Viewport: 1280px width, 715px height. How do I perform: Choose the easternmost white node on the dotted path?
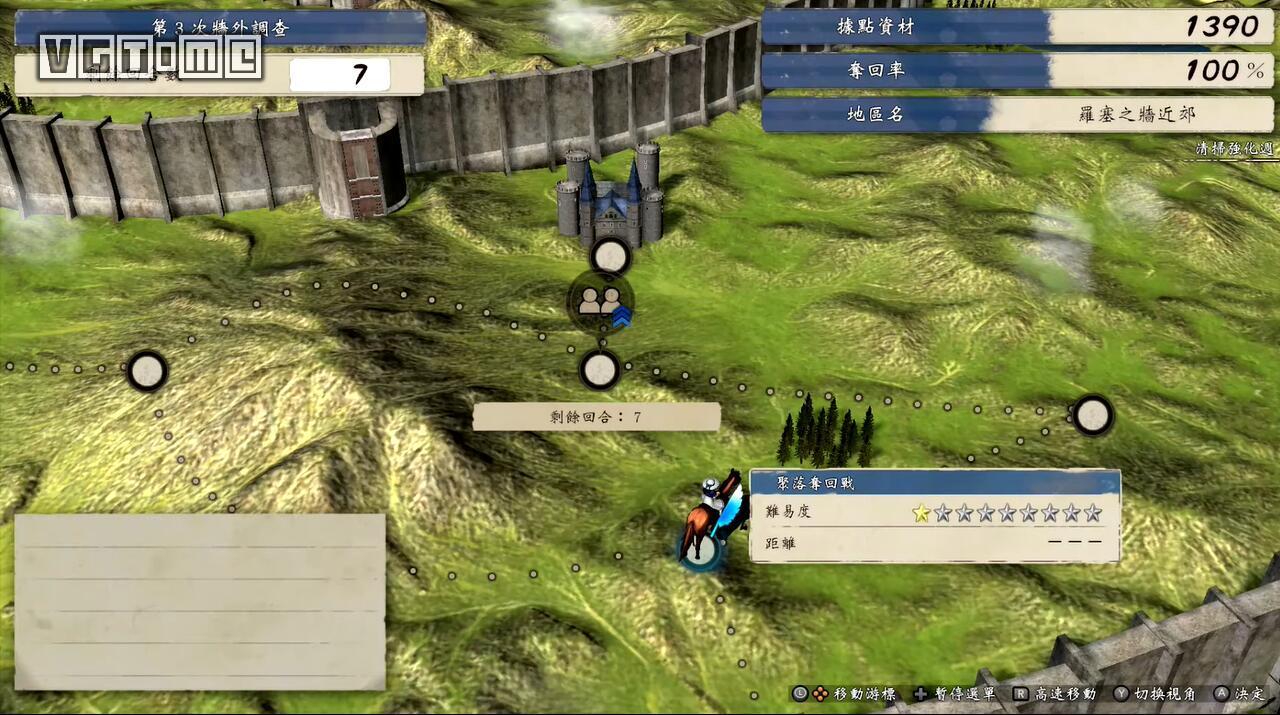click(1092, 414)
